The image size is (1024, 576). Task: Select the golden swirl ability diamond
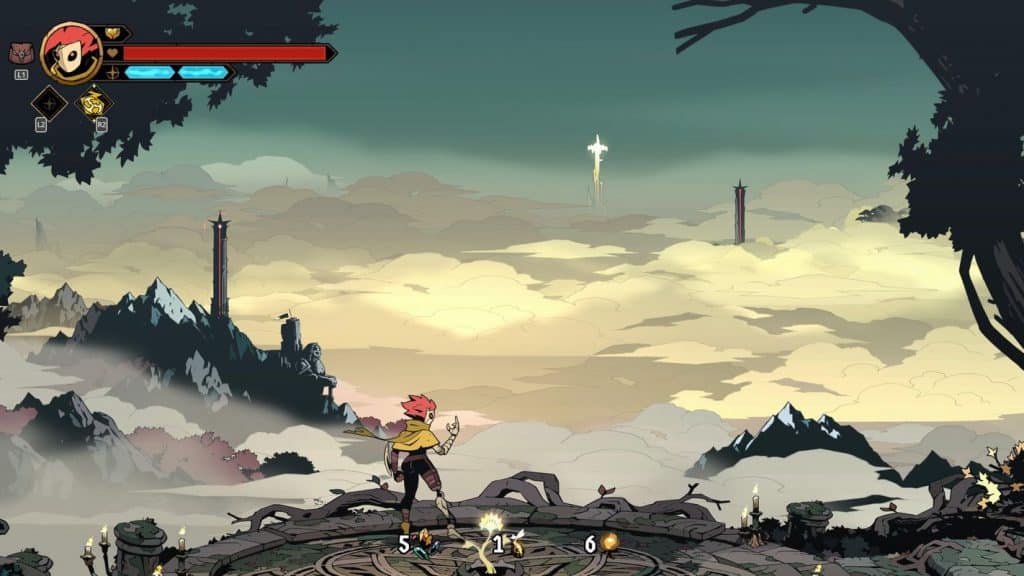tap(94, 102)
